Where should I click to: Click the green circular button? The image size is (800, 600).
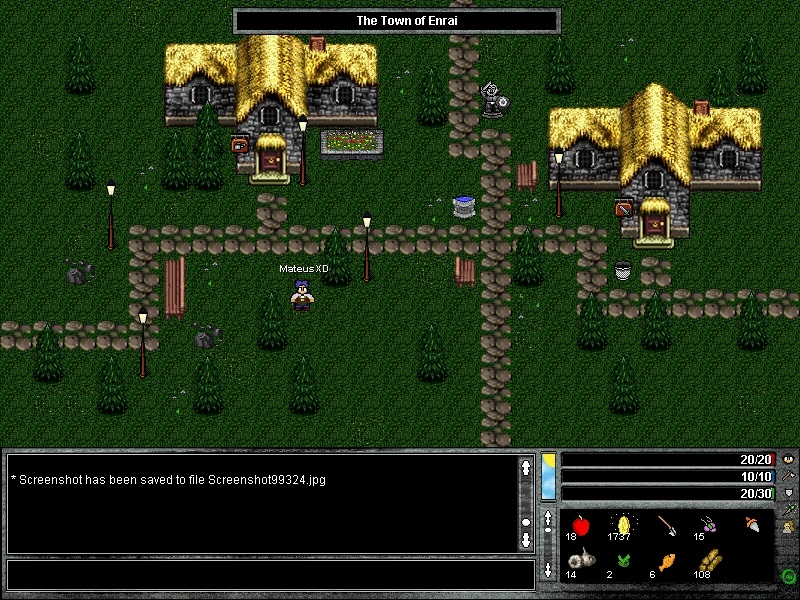(788, 576)
